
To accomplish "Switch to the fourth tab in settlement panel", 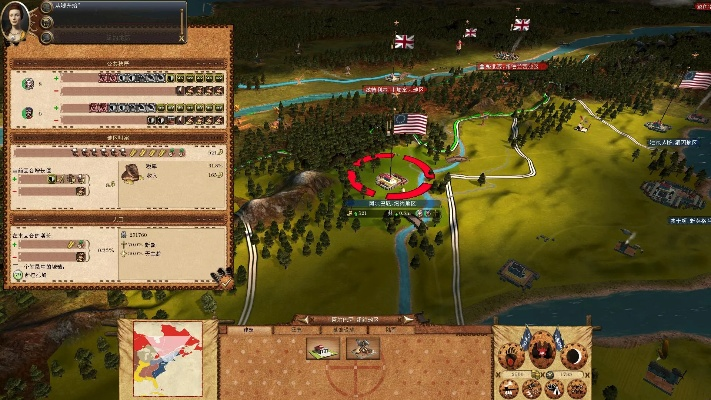I will coord(390,329).
